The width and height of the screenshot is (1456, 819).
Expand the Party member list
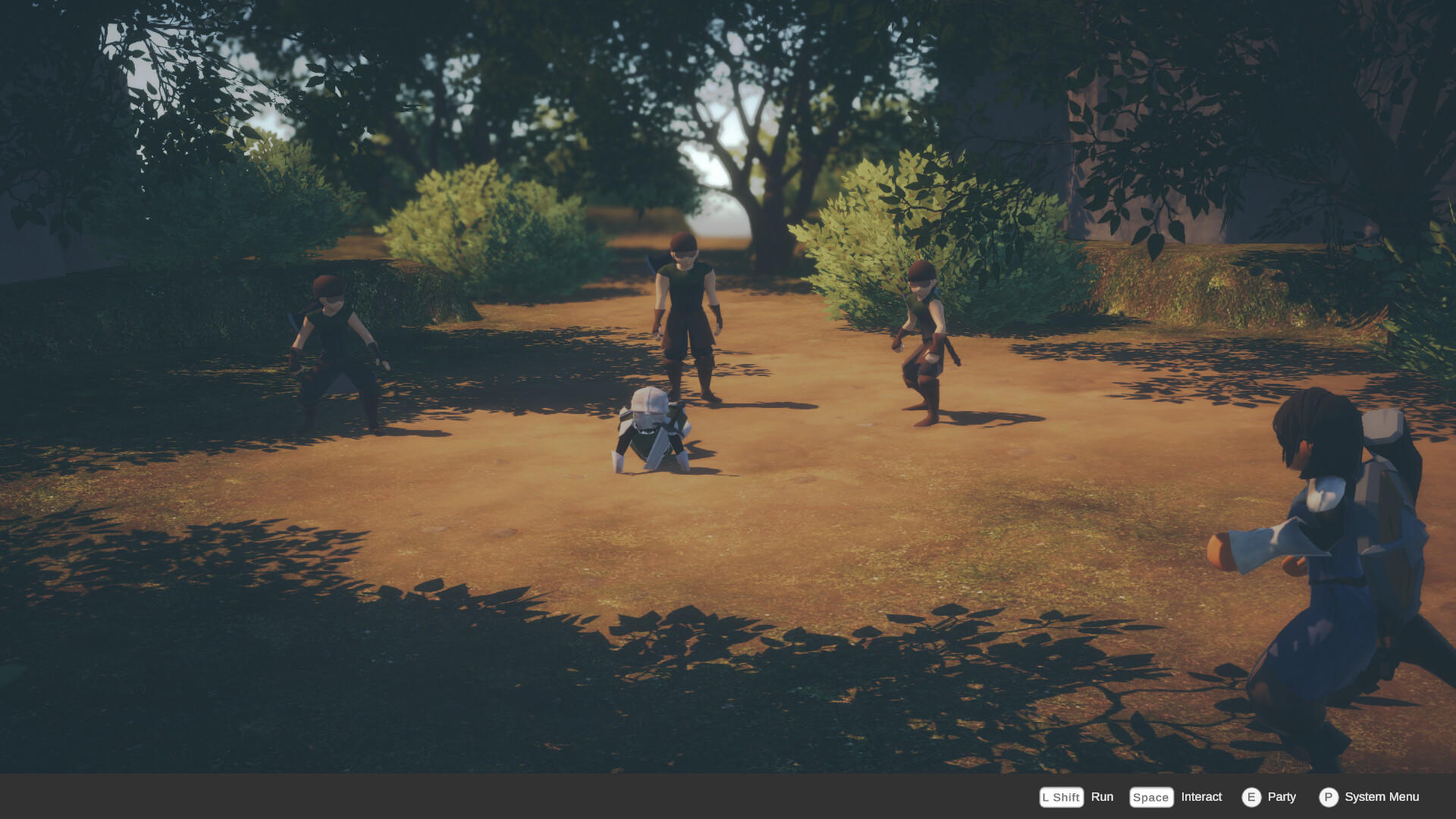(1282, 797)
